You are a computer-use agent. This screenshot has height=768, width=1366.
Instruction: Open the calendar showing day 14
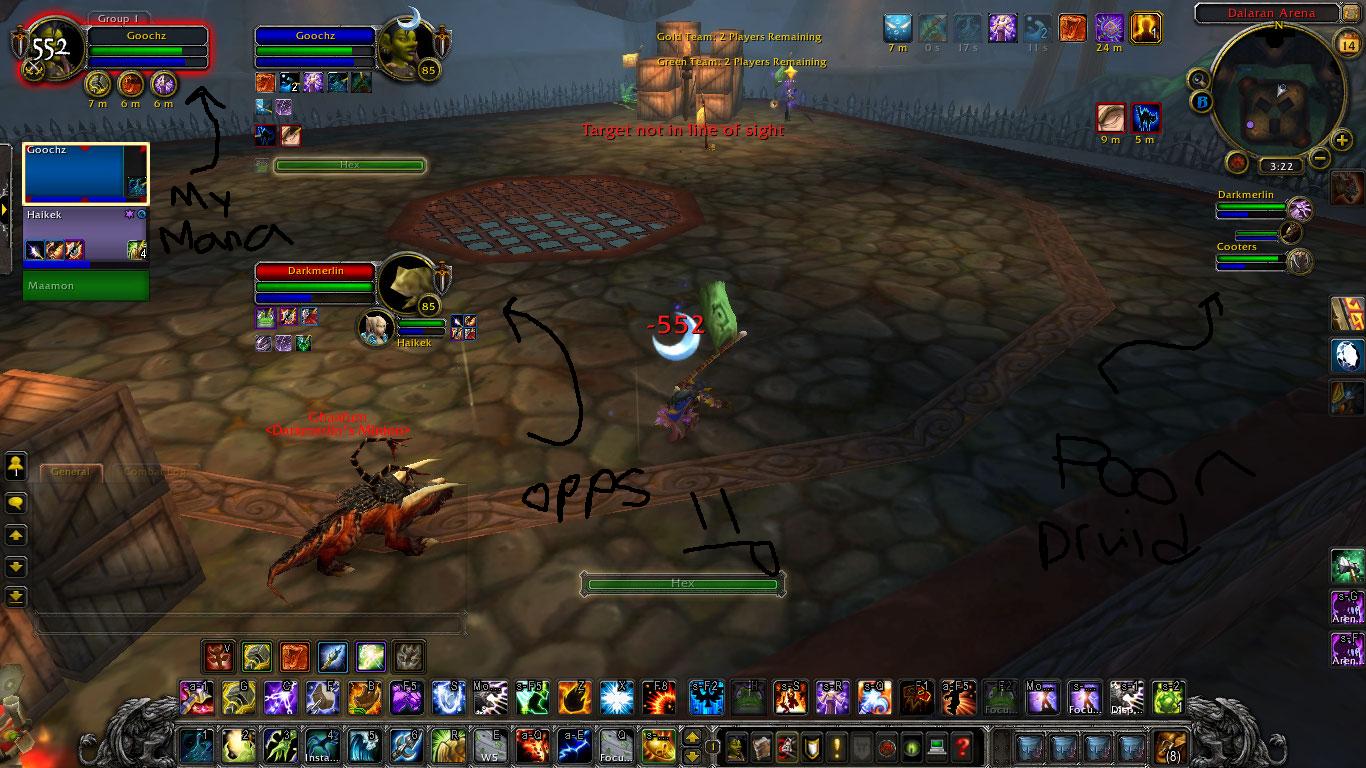click(x=1351, y=44)
